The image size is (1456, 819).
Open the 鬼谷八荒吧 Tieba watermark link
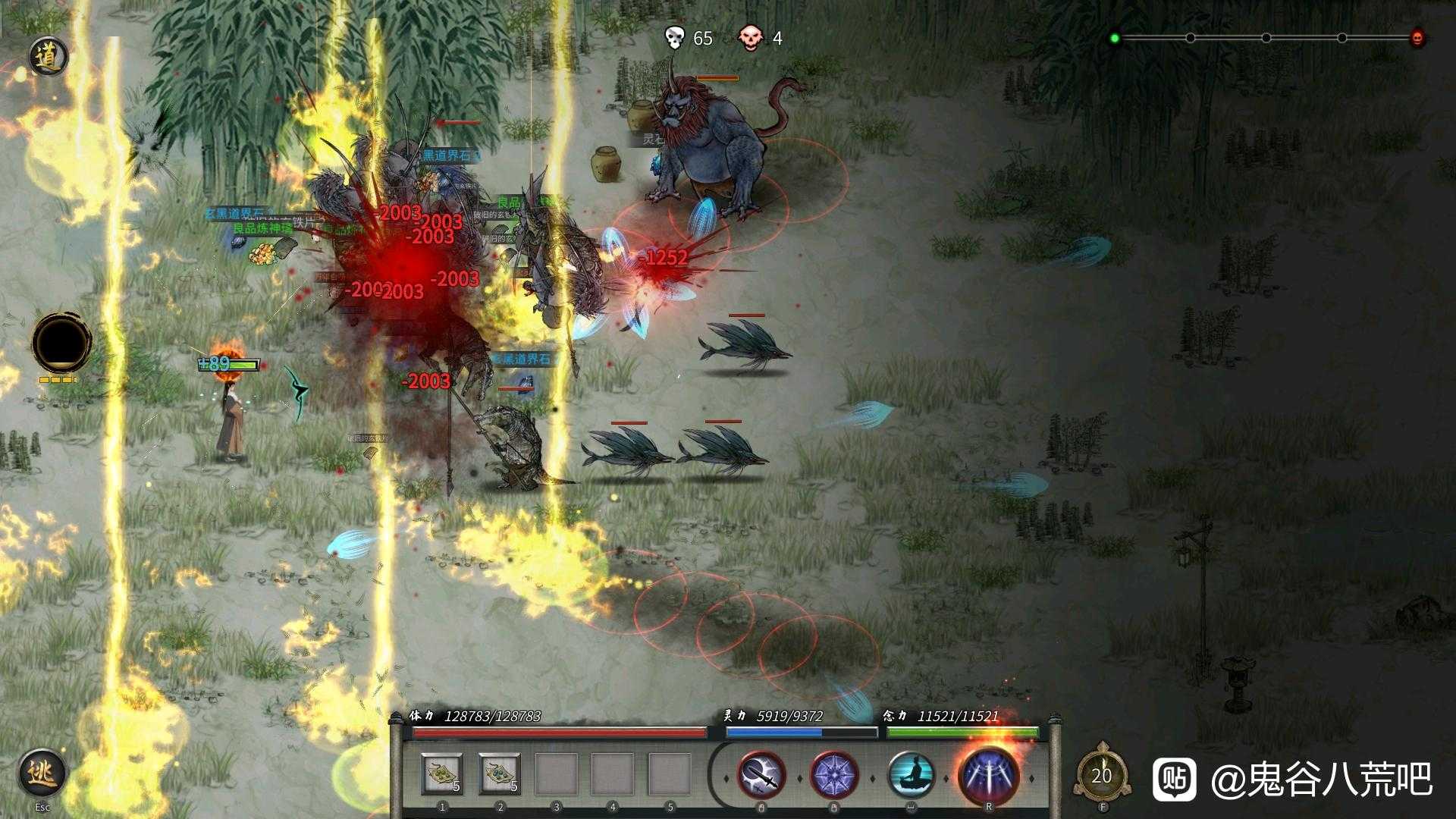click(1292, 779)
